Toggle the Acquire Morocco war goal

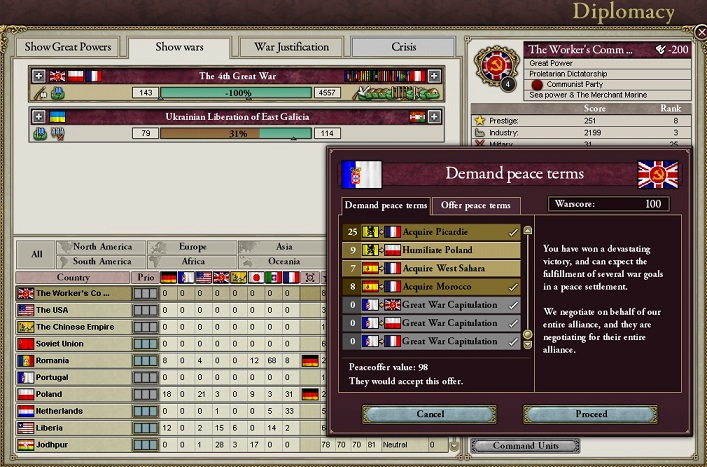(x=428, y=286)
